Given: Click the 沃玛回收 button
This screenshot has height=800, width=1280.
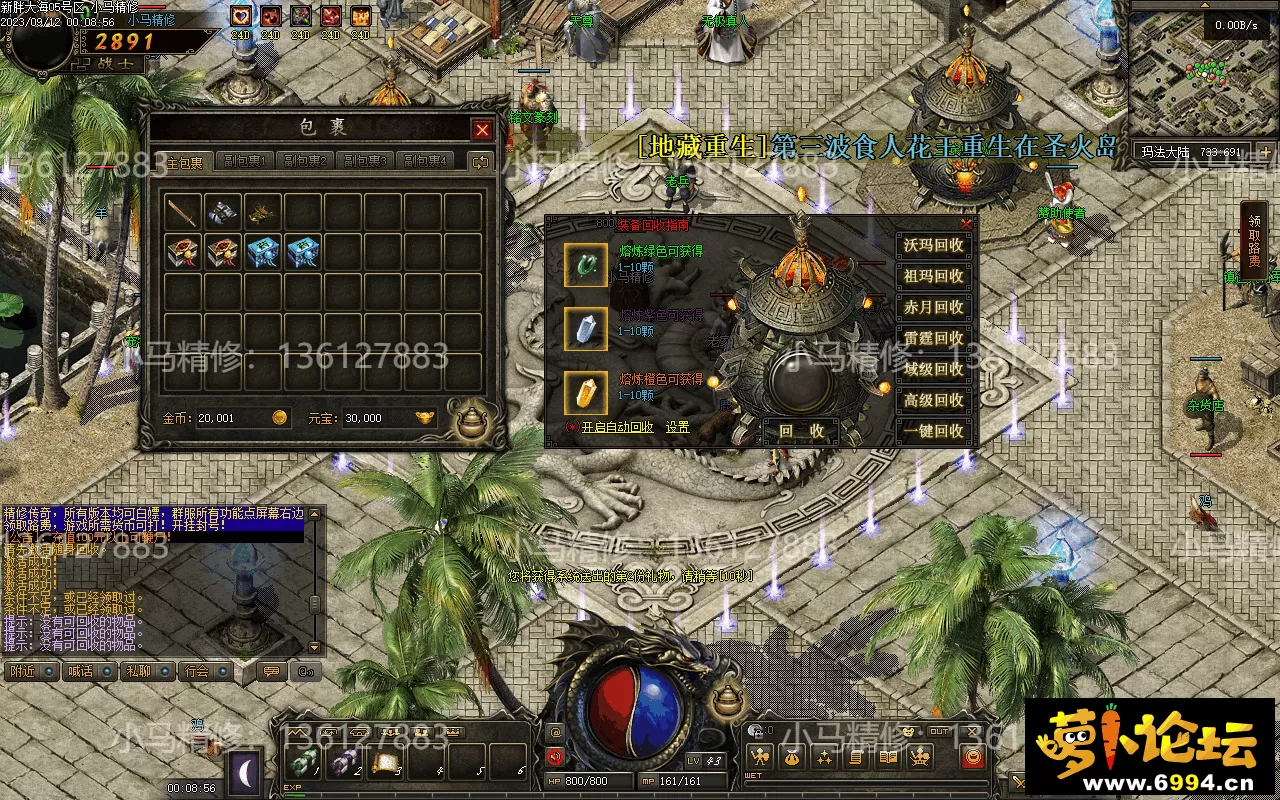Looking at the screenshot, I should point(933,245).
